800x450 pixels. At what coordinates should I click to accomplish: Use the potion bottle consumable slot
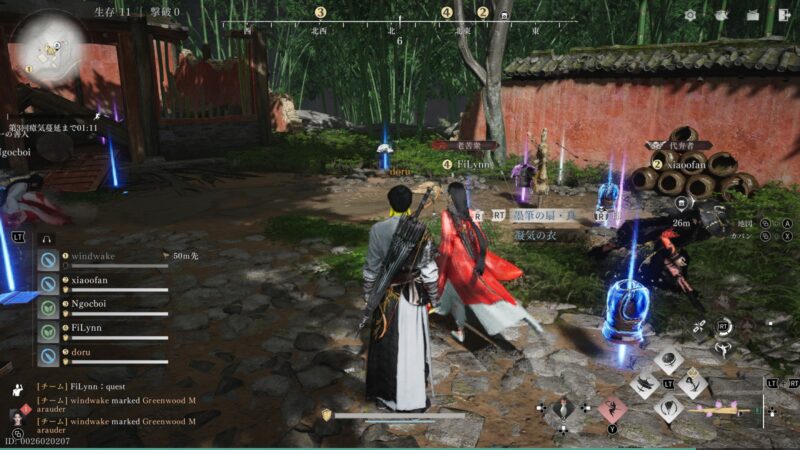click(x=563, y=408)
